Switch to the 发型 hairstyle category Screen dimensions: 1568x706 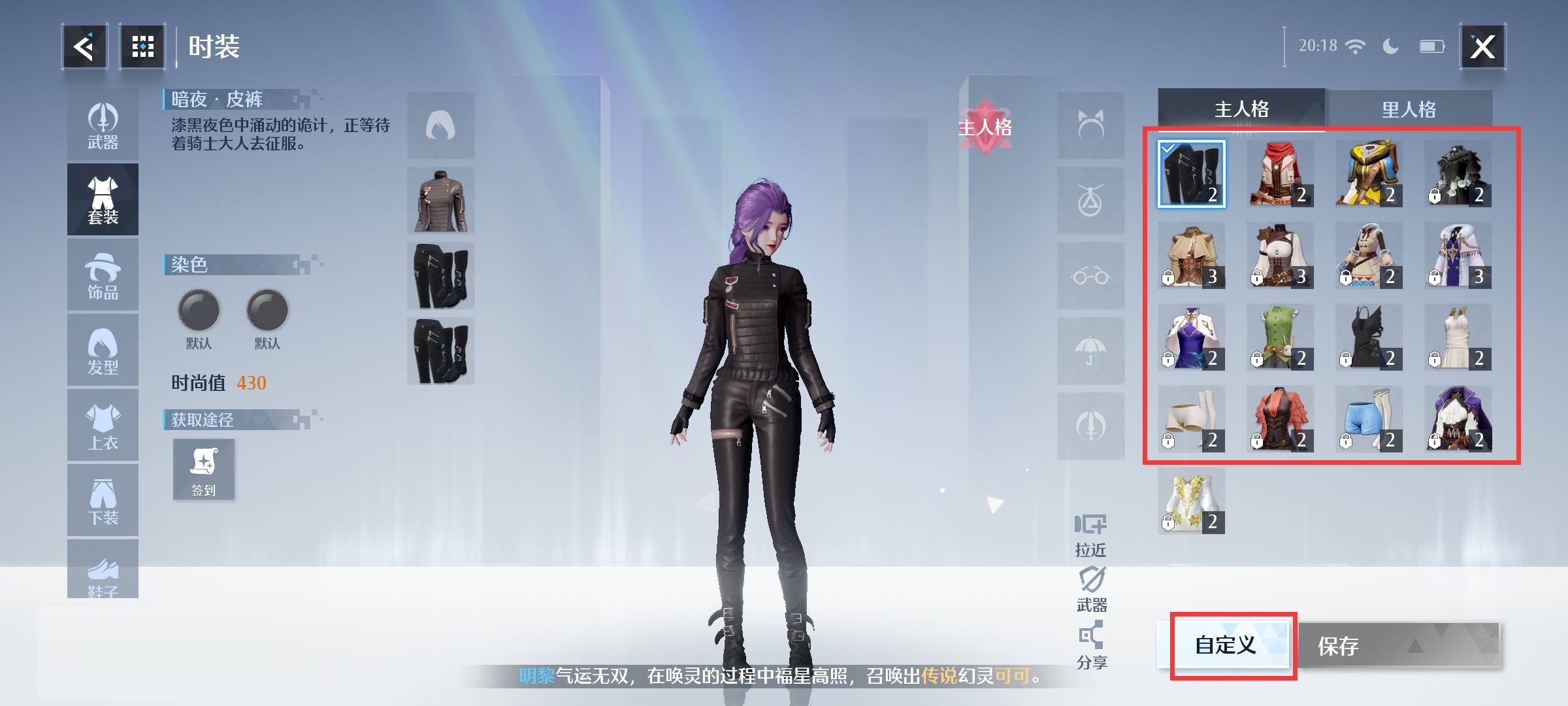point(103,351)
